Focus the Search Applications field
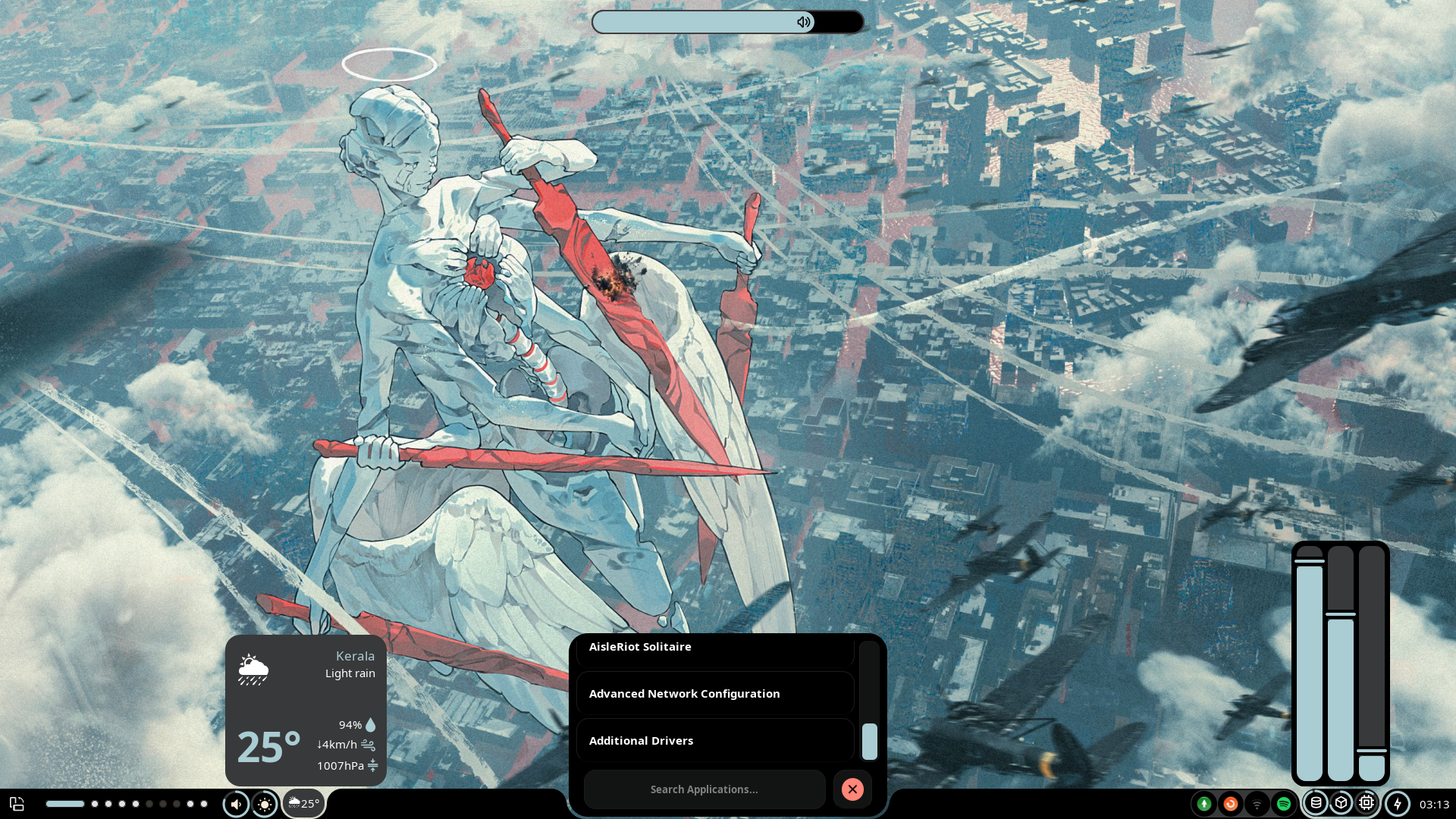The image size is (1456, 819). click(x=704, y=789)
